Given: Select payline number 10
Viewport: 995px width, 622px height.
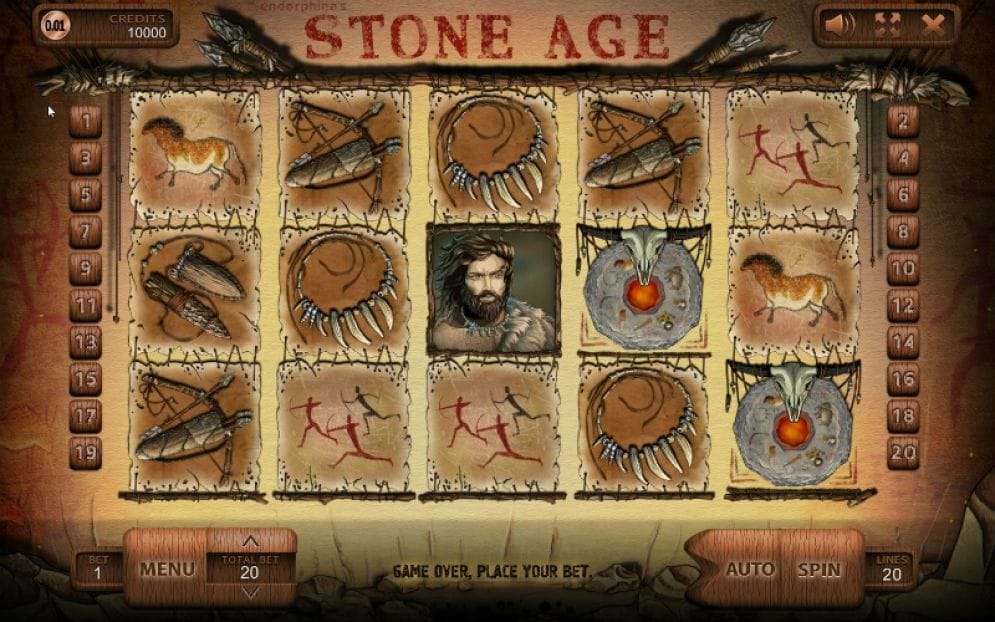Looking at the screenshot, I should tap(903, 268).
